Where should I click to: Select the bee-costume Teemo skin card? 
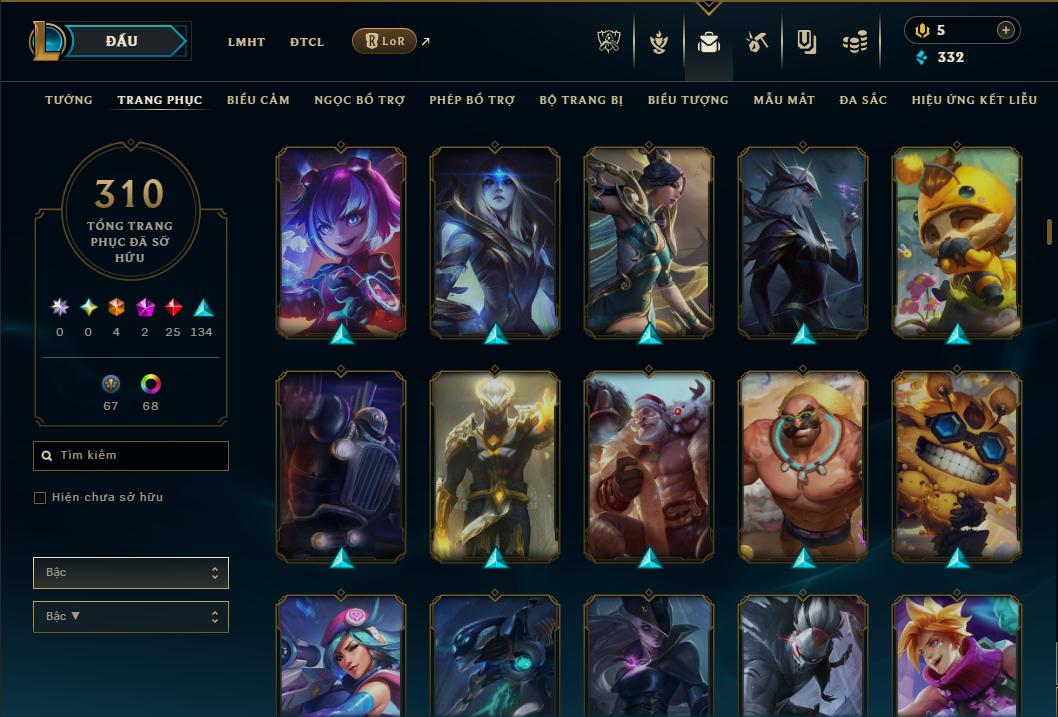pyautogui.click(x=956, y=242)
